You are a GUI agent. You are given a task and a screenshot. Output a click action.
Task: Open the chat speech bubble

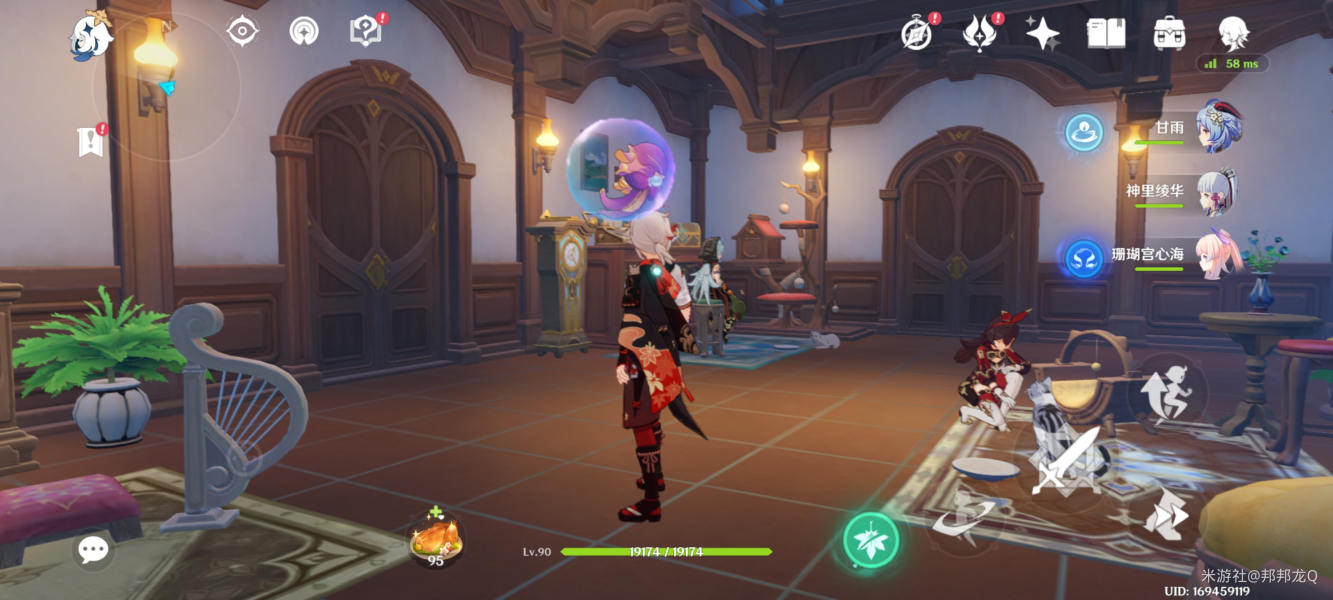point(93,548)
